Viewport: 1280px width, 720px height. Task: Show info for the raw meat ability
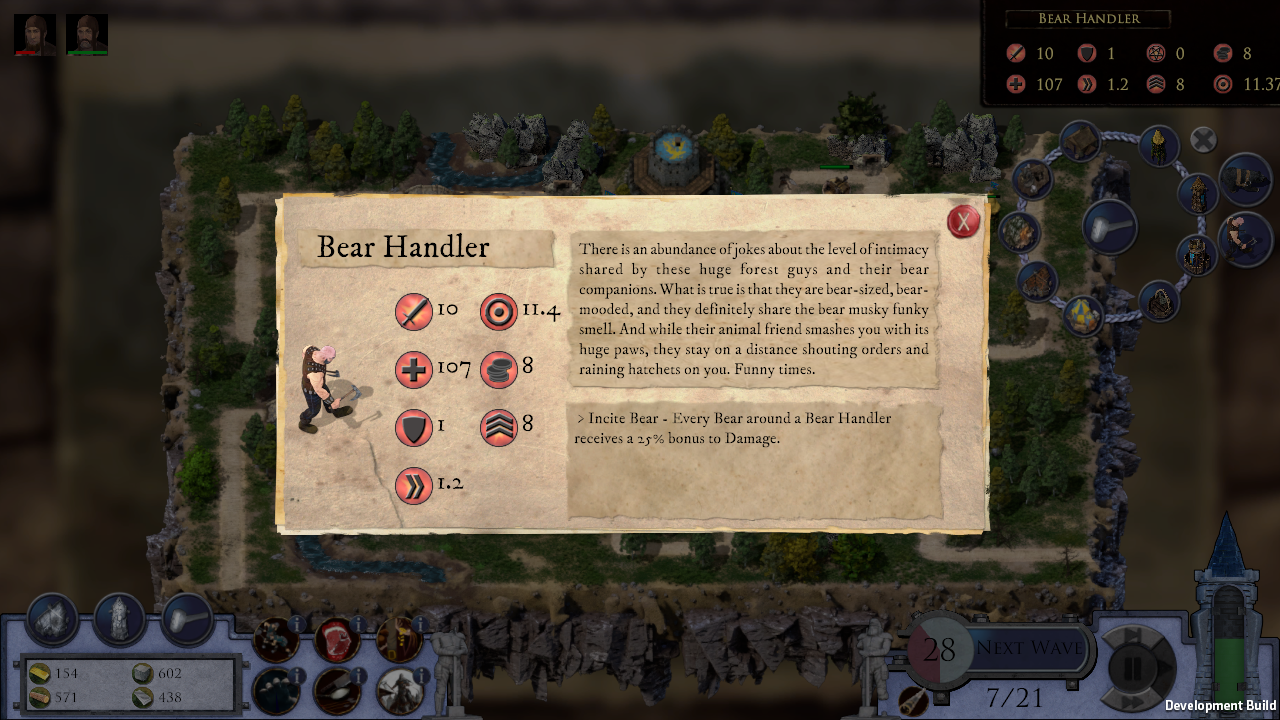(x=358, y=625)
